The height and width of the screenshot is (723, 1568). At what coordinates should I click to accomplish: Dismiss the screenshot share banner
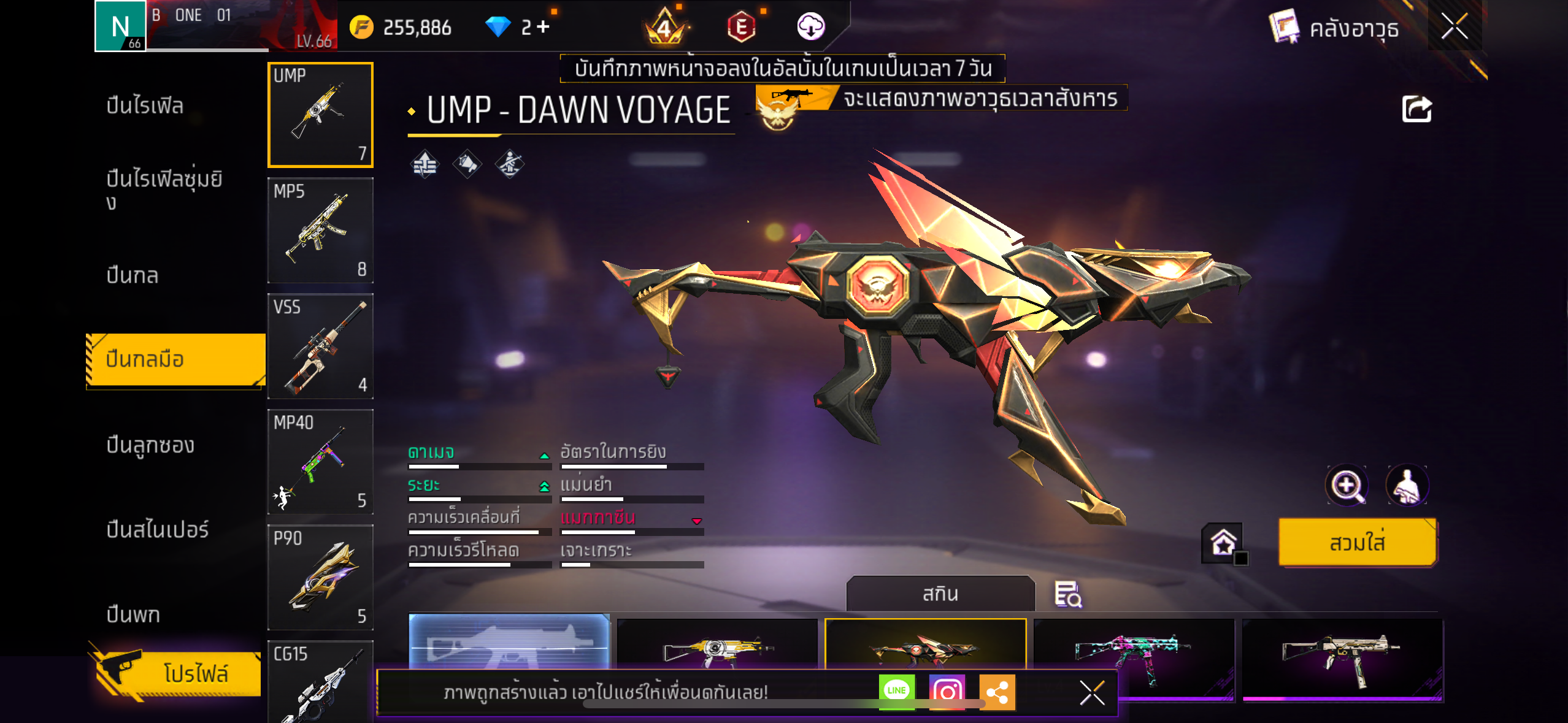coord(1092,693)
